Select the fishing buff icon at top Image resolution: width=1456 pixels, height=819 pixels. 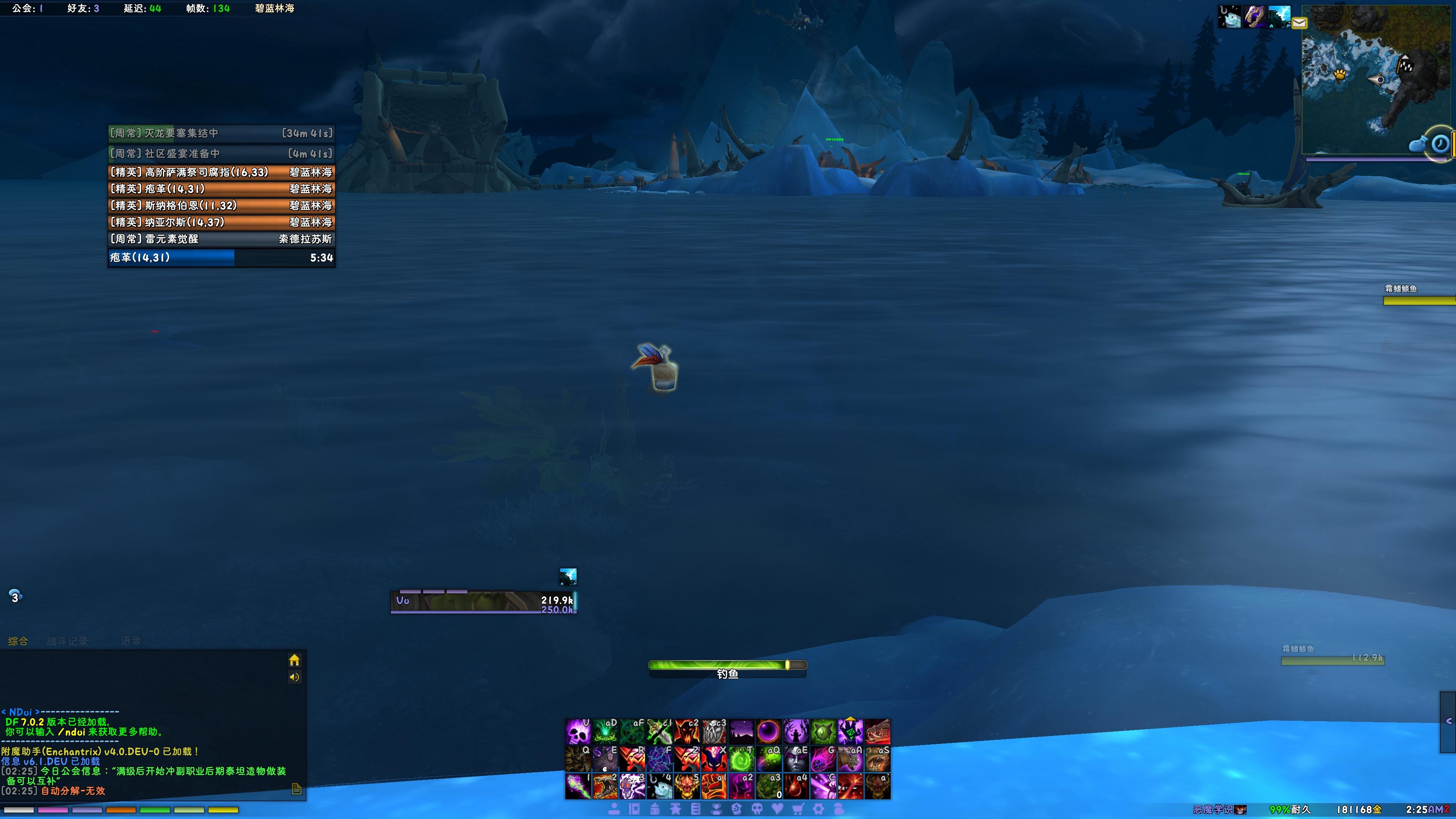tap(1229, 16)
